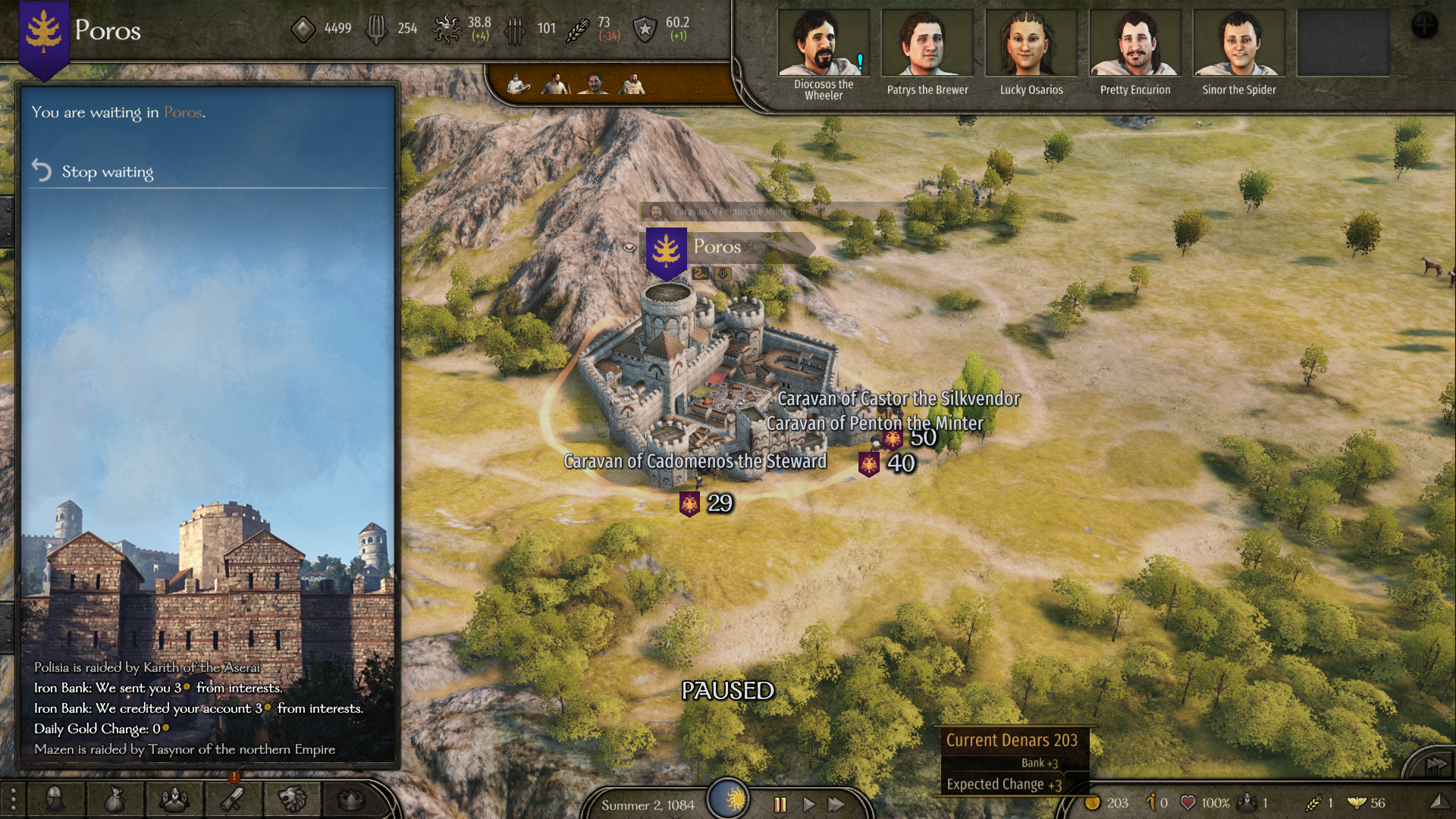Open the inventory sack icon
Viewport: 1456px width, 819px height.
(x=115, y=799)
